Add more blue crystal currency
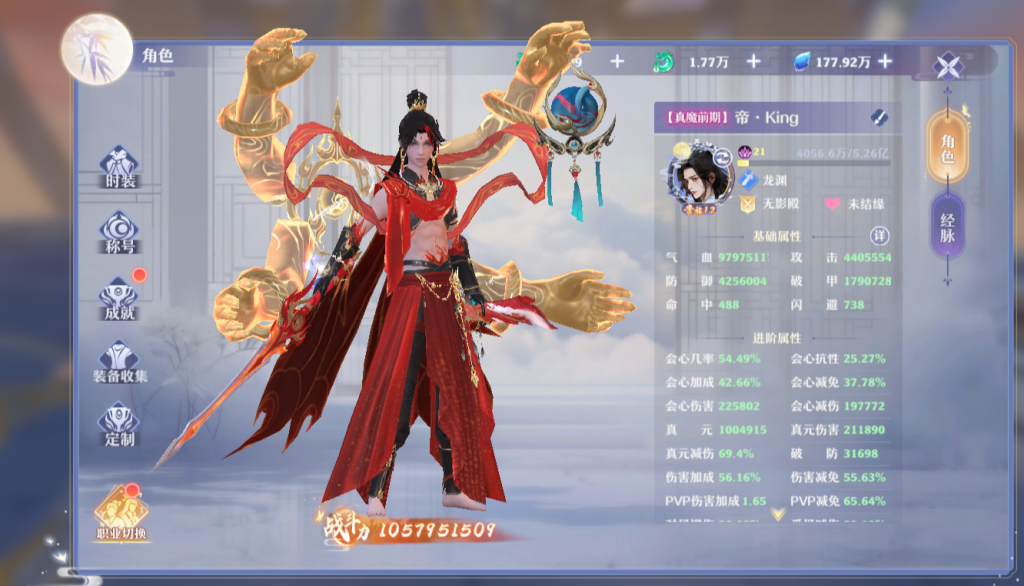 (x=884, y=62)
